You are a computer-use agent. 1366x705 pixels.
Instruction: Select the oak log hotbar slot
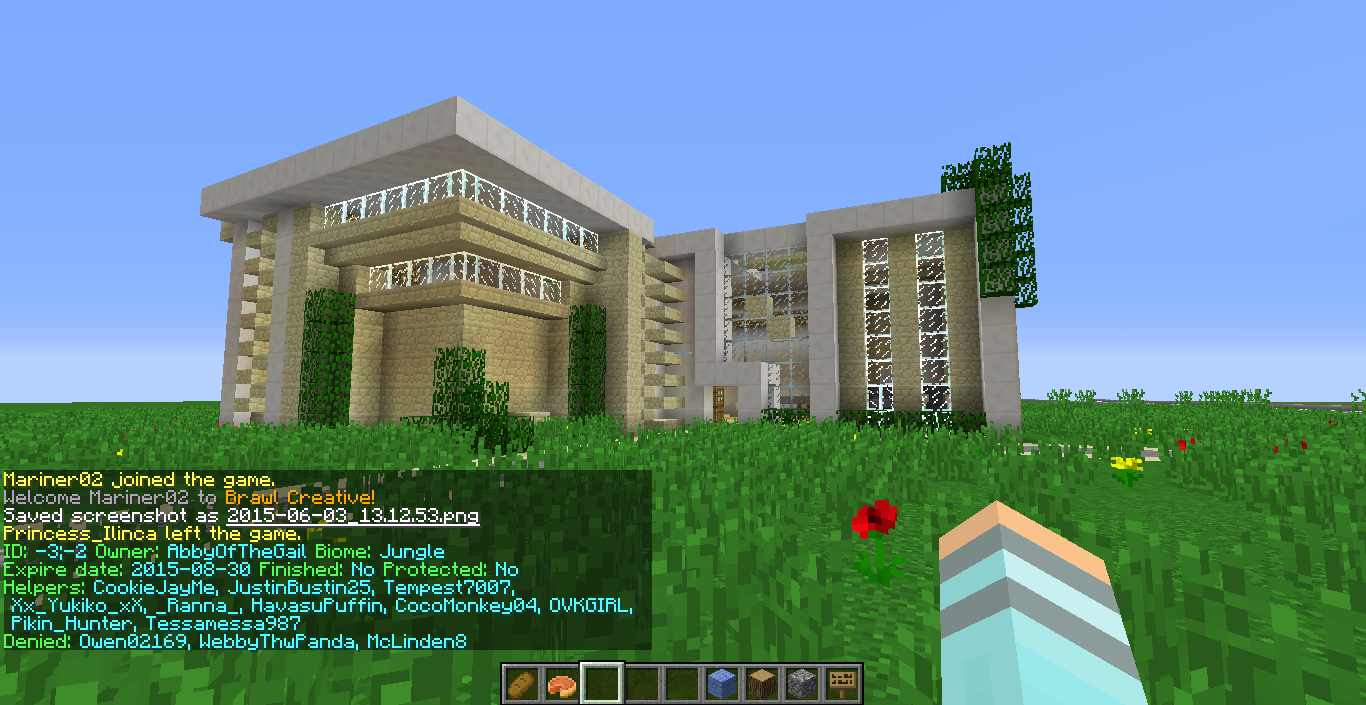tap(762, 684)
